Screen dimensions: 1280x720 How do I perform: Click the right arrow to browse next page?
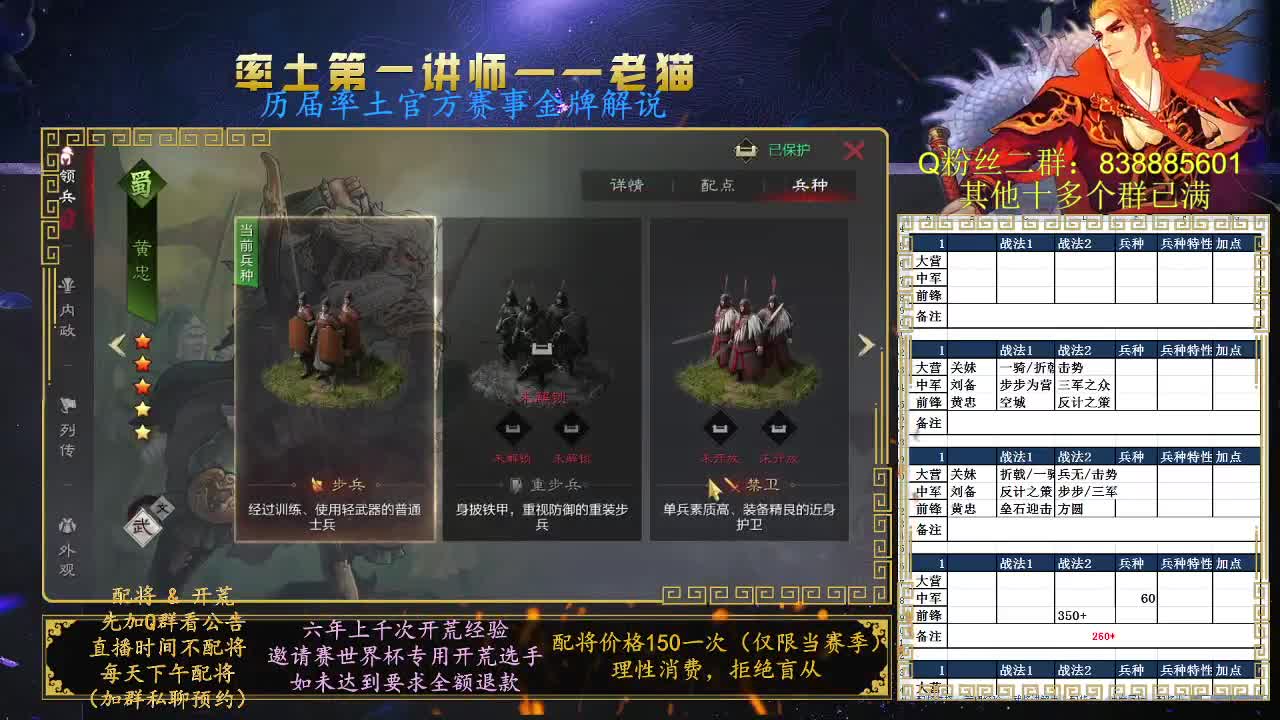click(864, 344)
